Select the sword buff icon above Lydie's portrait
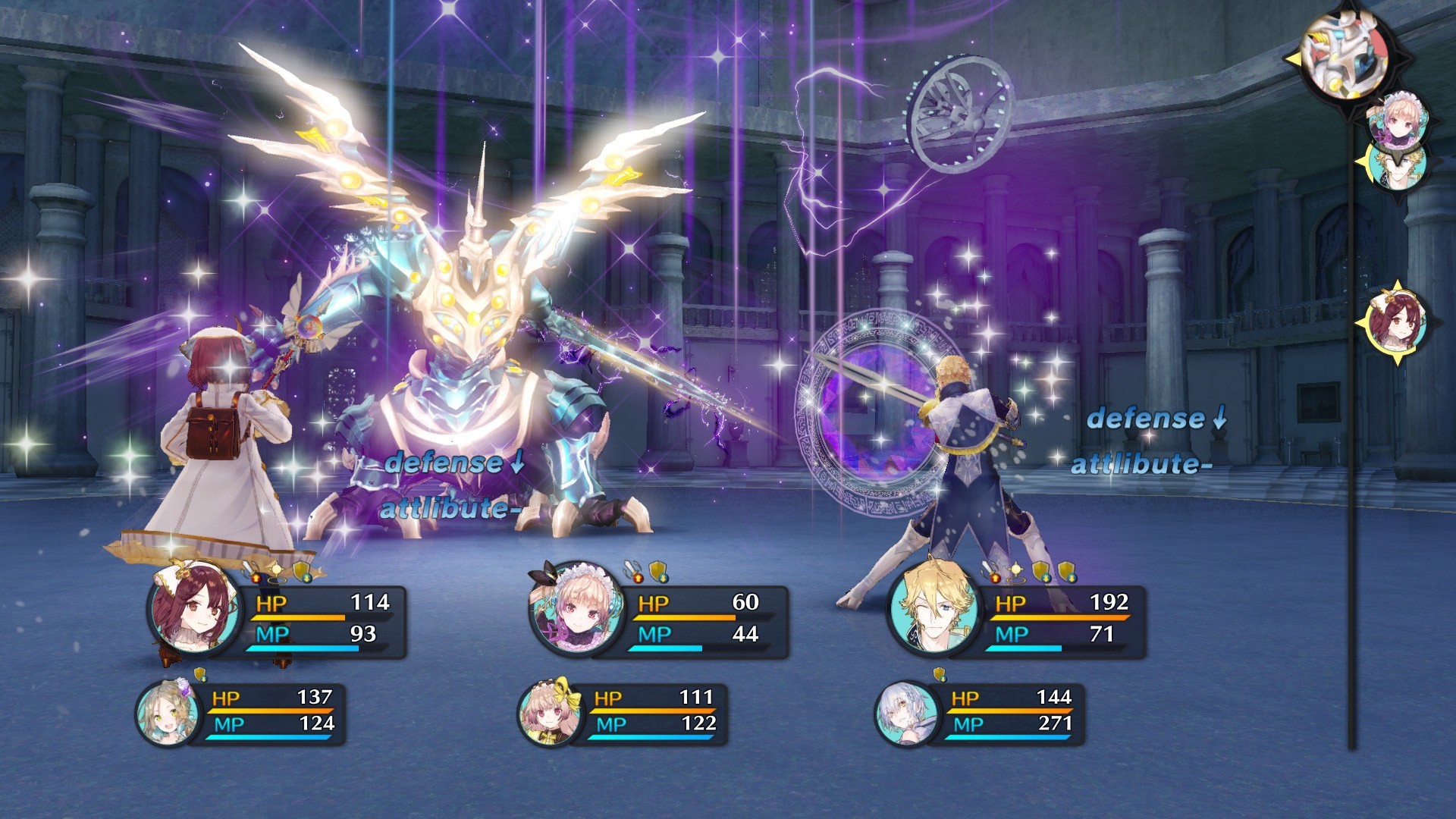Screen dimensions: 1456x819 [x=631, y=571]
